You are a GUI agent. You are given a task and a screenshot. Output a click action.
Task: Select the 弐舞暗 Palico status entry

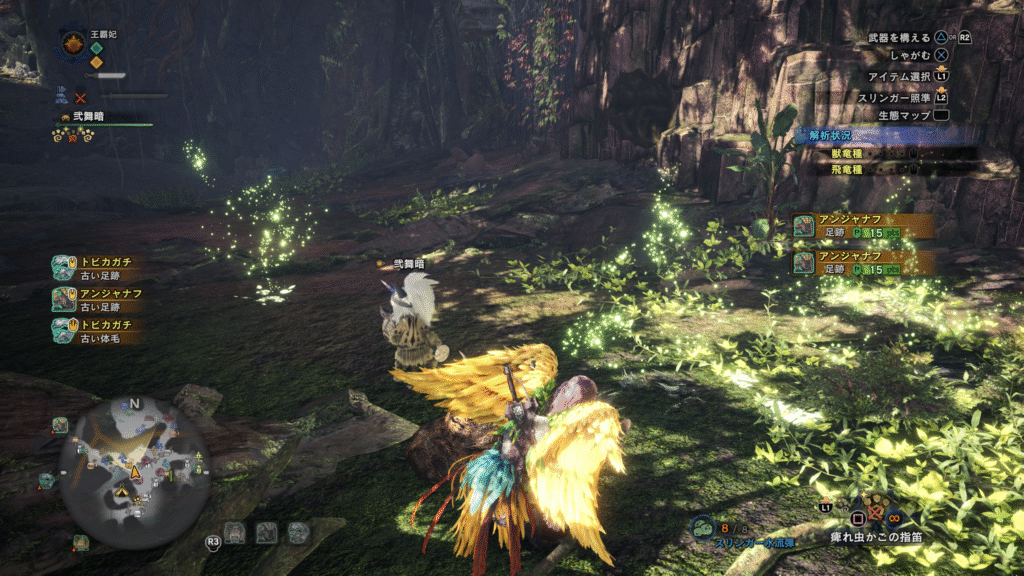[x=80, y=117]
